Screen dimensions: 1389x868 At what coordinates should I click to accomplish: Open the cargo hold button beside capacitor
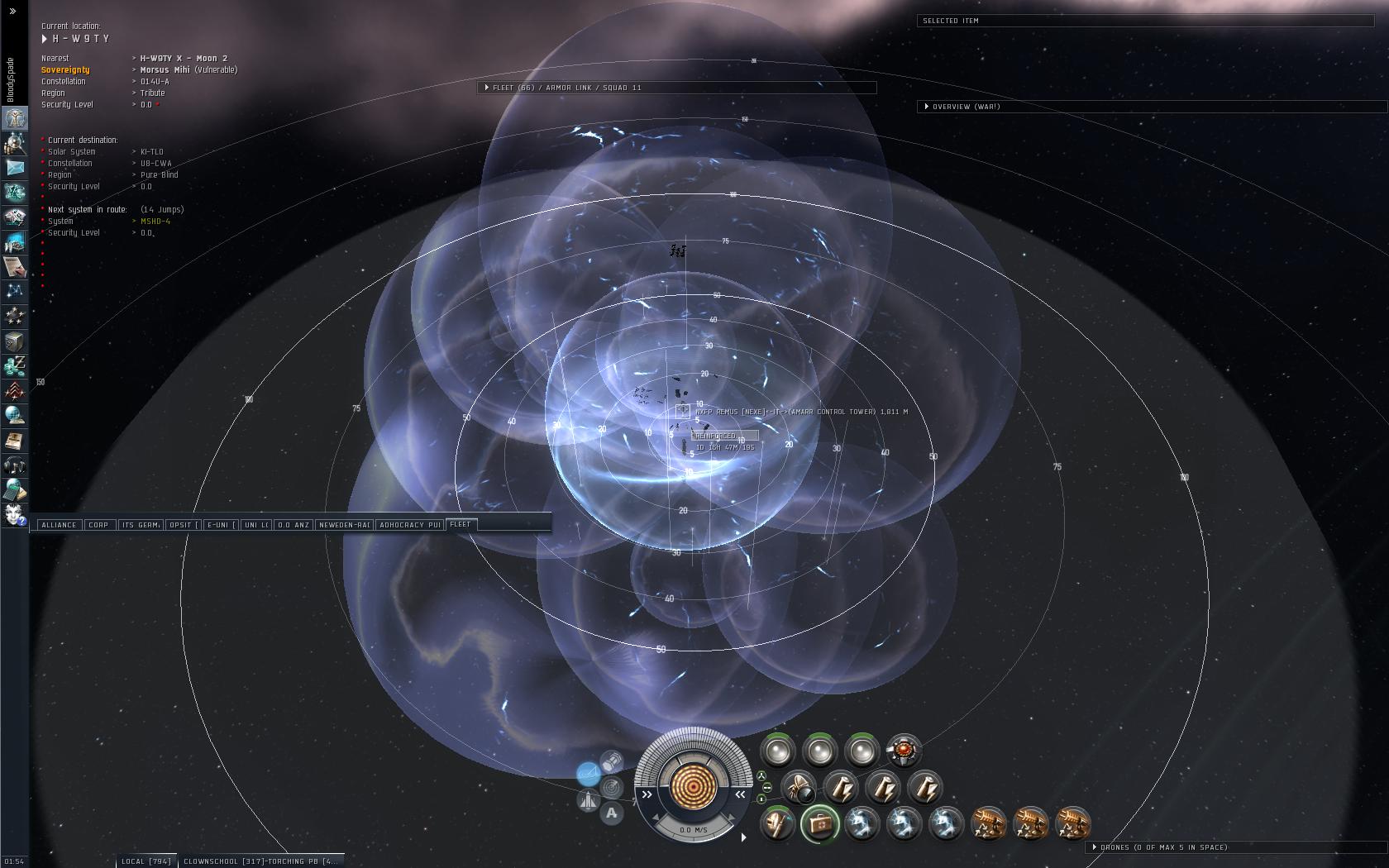click(x=611, y=760)
